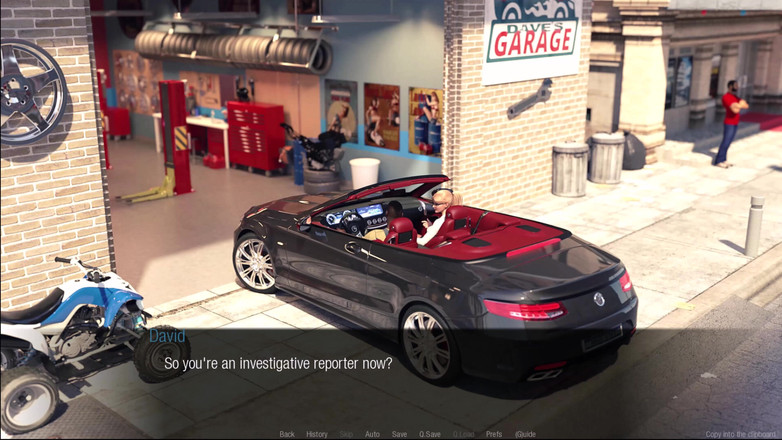Viewport: 782px width, 440px height.
Task: Open the dialogue History log
Action: [x=316, y=434]
